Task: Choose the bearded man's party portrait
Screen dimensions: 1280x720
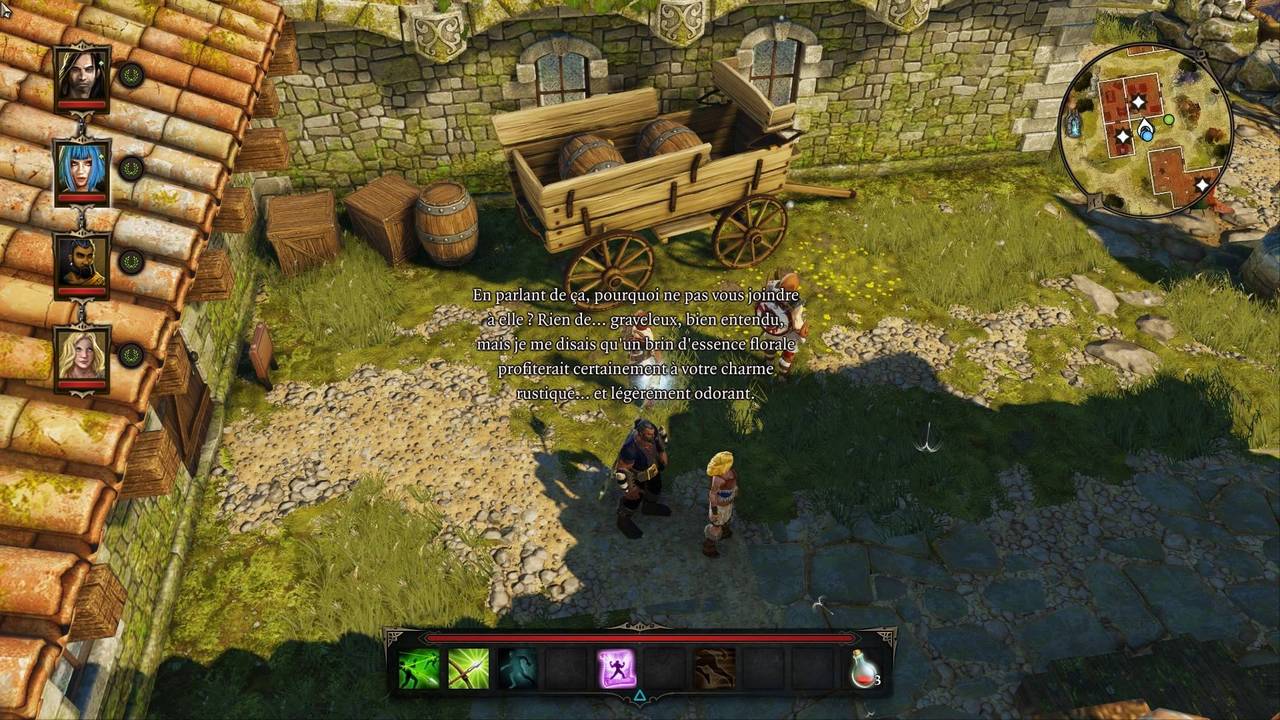Action: point(82,262)
